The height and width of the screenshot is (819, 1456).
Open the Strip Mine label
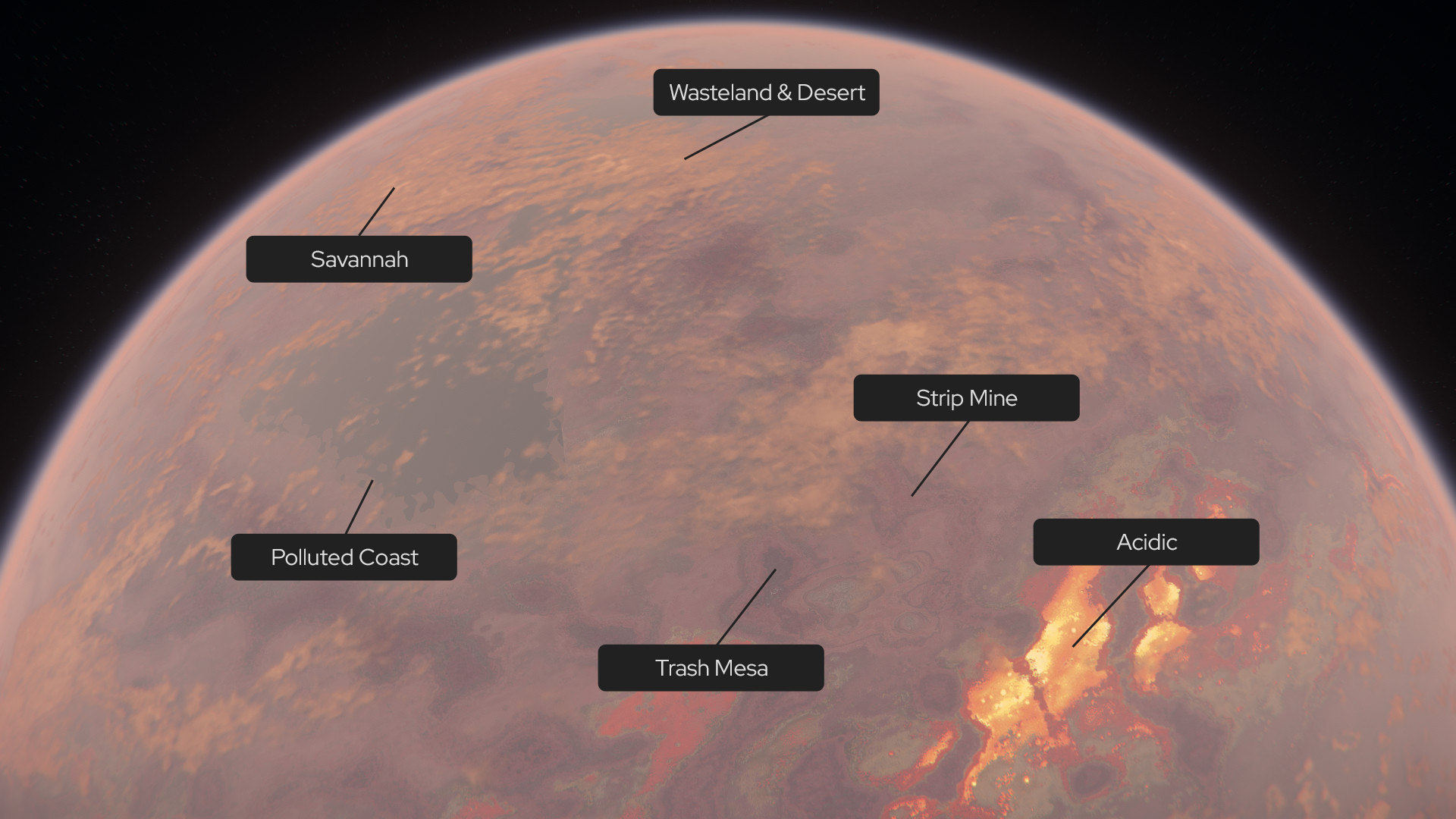966,398
